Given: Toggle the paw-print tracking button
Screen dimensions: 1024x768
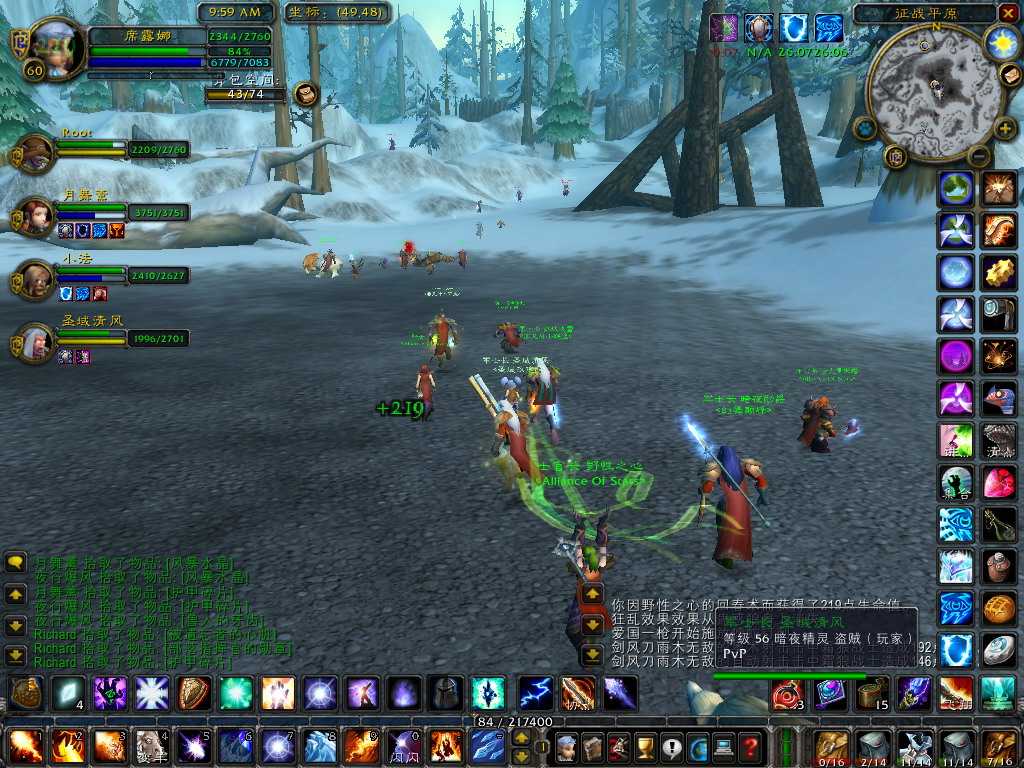Looking at the screenshot, I should point(865,128).
